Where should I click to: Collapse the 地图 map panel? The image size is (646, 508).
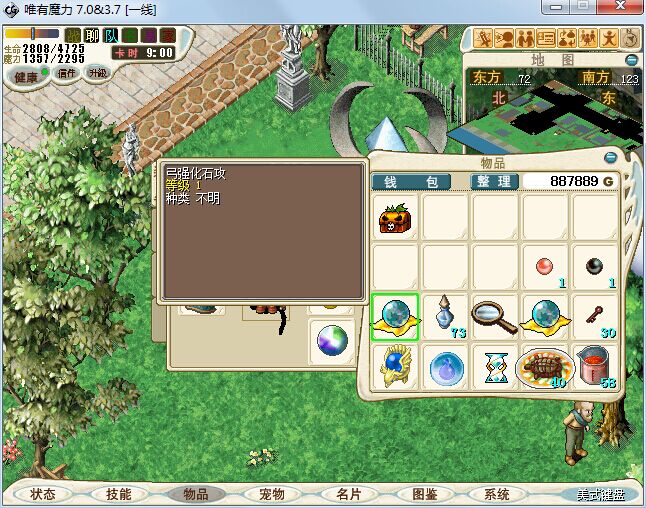629,59
